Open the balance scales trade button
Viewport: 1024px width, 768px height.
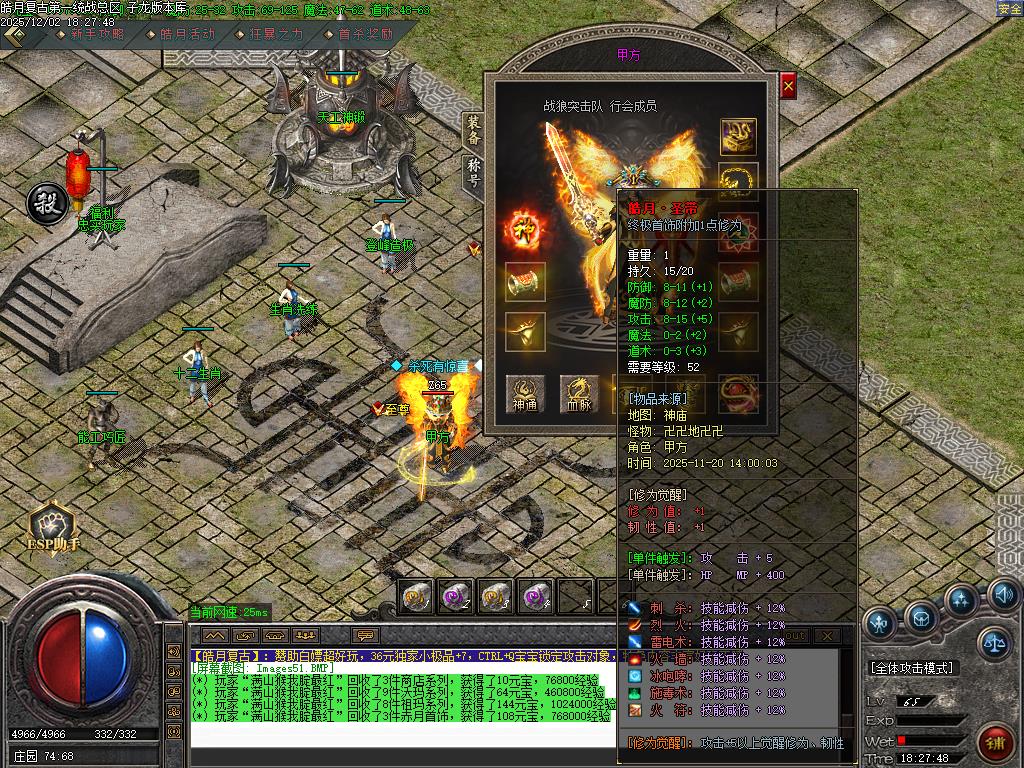coord(994,642)
